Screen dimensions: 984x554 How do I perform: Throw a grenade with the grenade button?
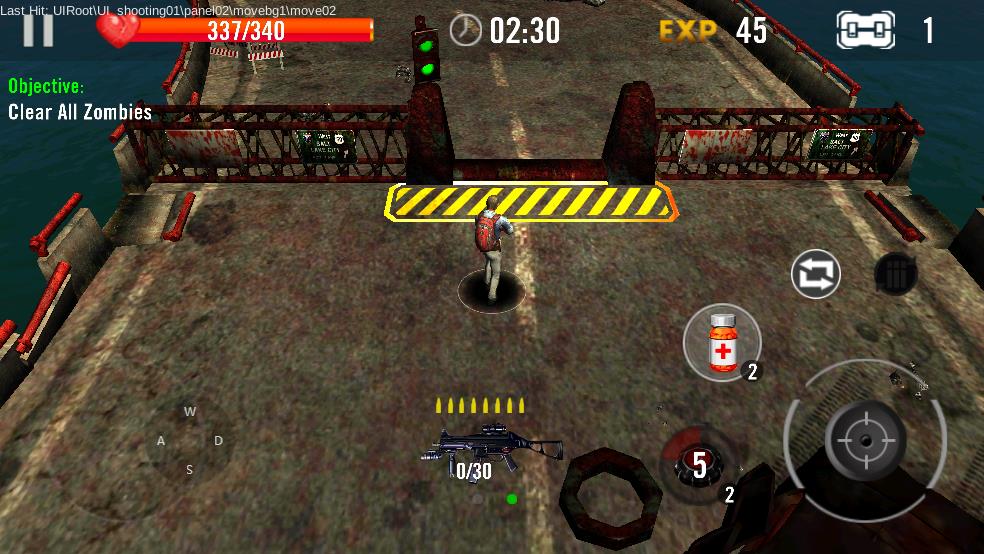pos(699,463)
